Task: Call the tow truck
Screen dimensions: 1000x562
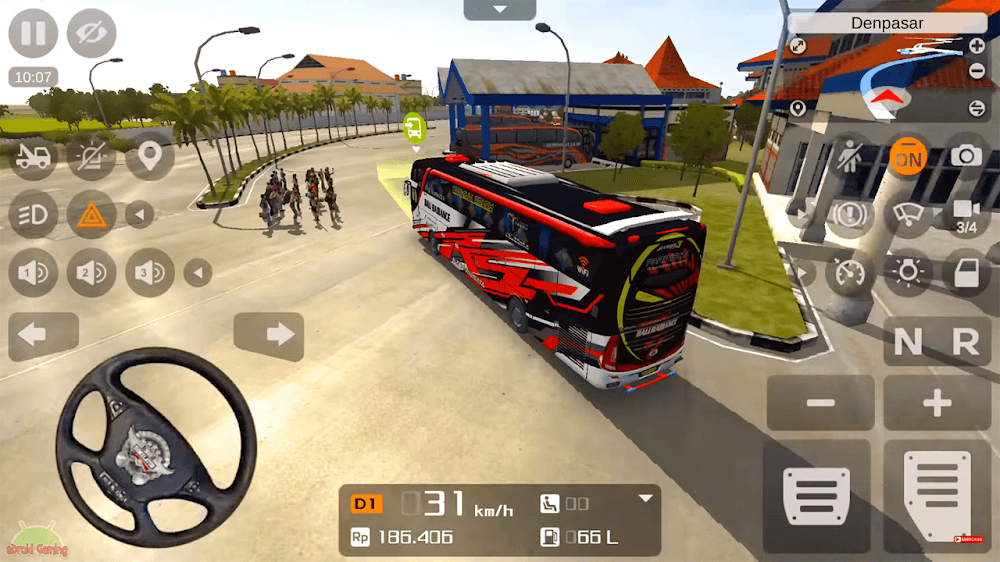Action: pos(33,157)
